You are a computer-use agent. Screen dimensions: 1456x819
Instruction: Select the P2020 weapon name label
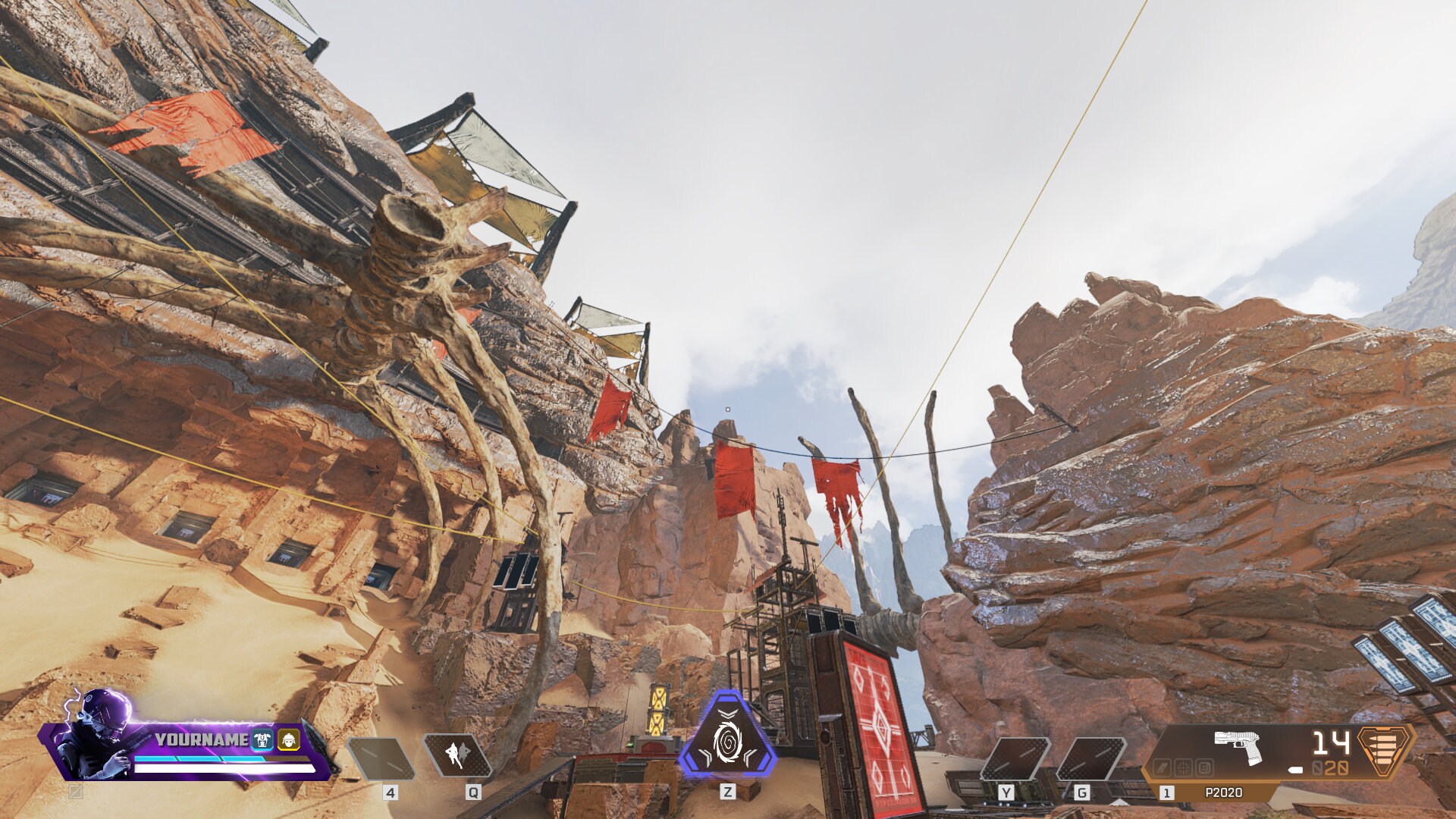(x=1225, y=792)
